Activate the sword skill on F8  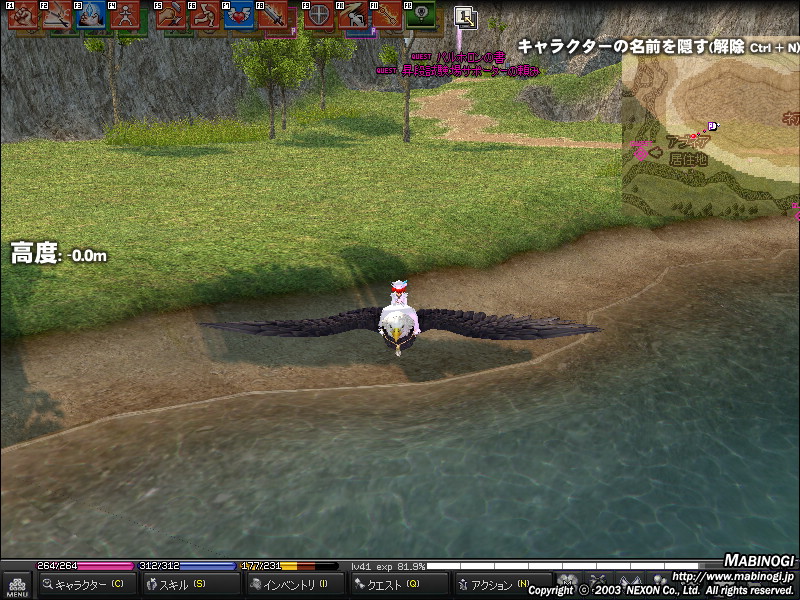click(273, 16)
